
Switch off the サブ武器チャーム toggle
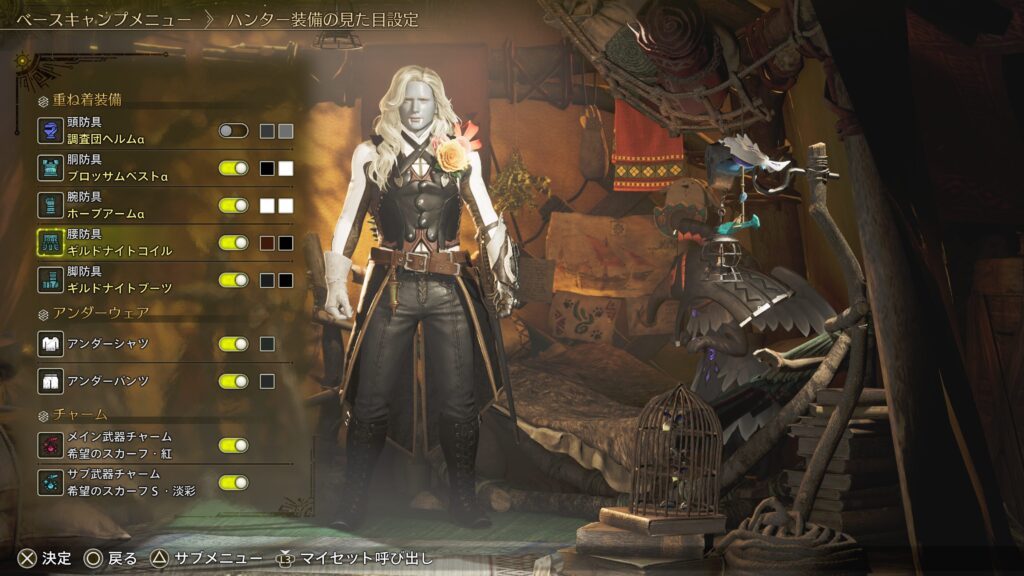coord(233,482)
